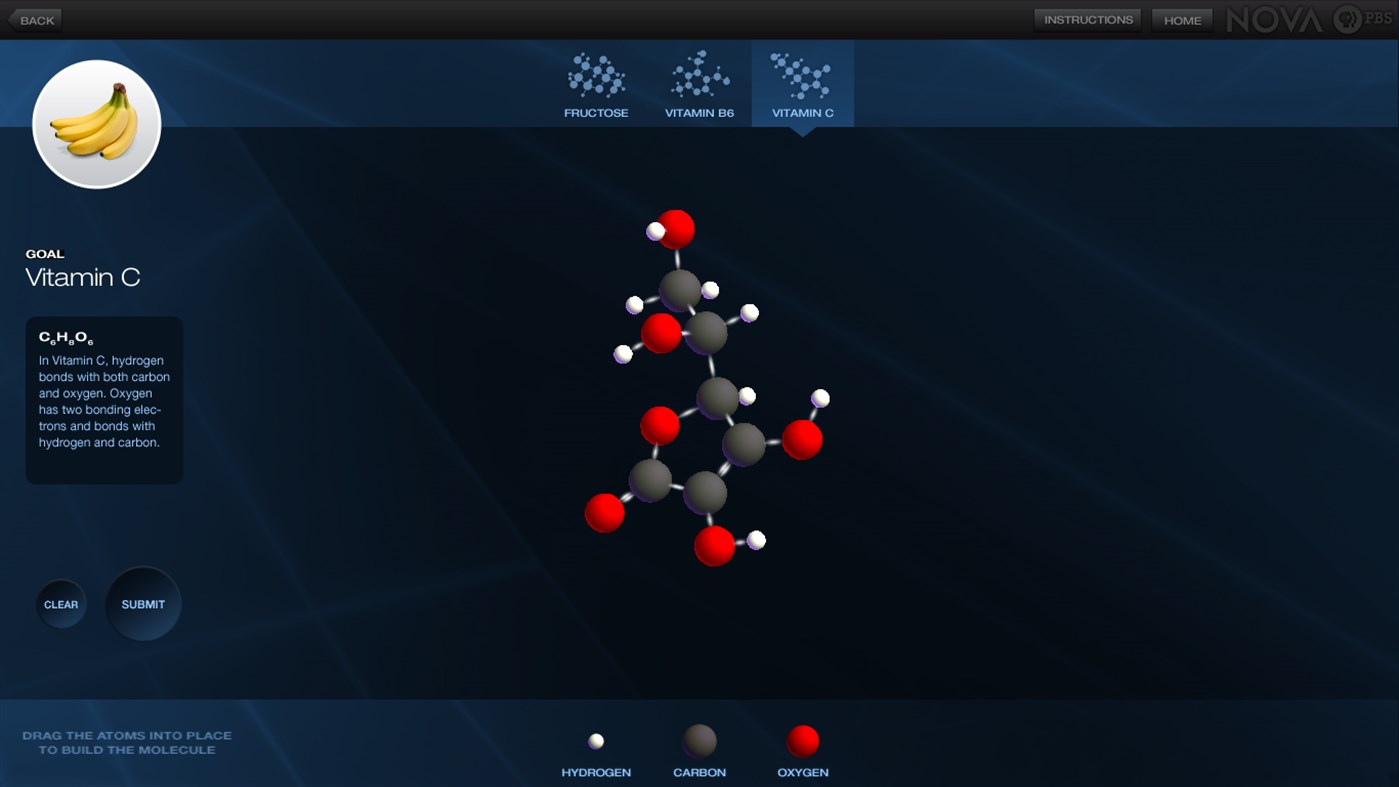Click the banana image thumbnail
The height and width of the screenshot is (787, 1399).
click(x=96, y=122)
